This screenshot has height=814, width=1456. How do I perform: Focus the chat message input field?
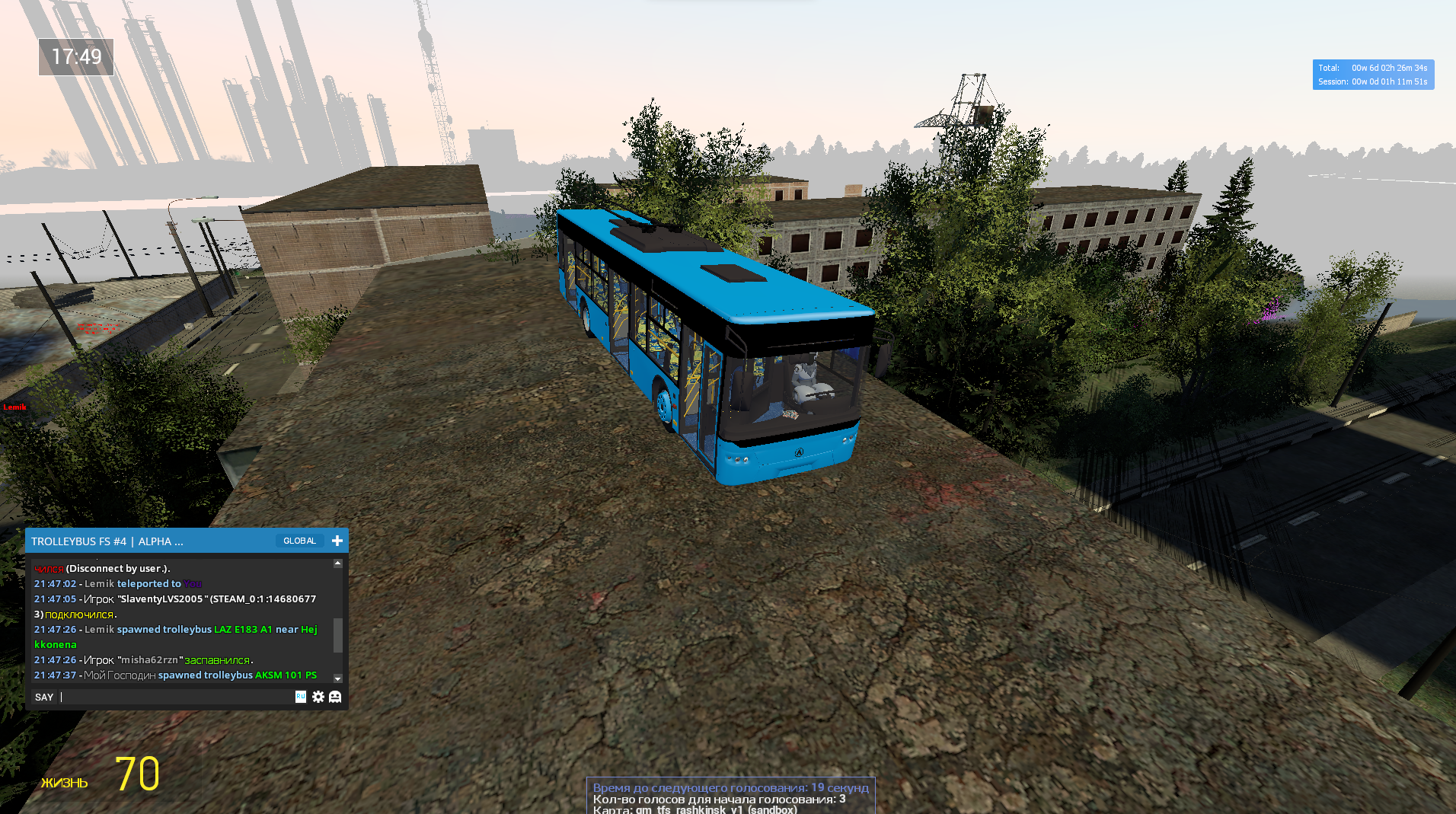tap(175, 697)
